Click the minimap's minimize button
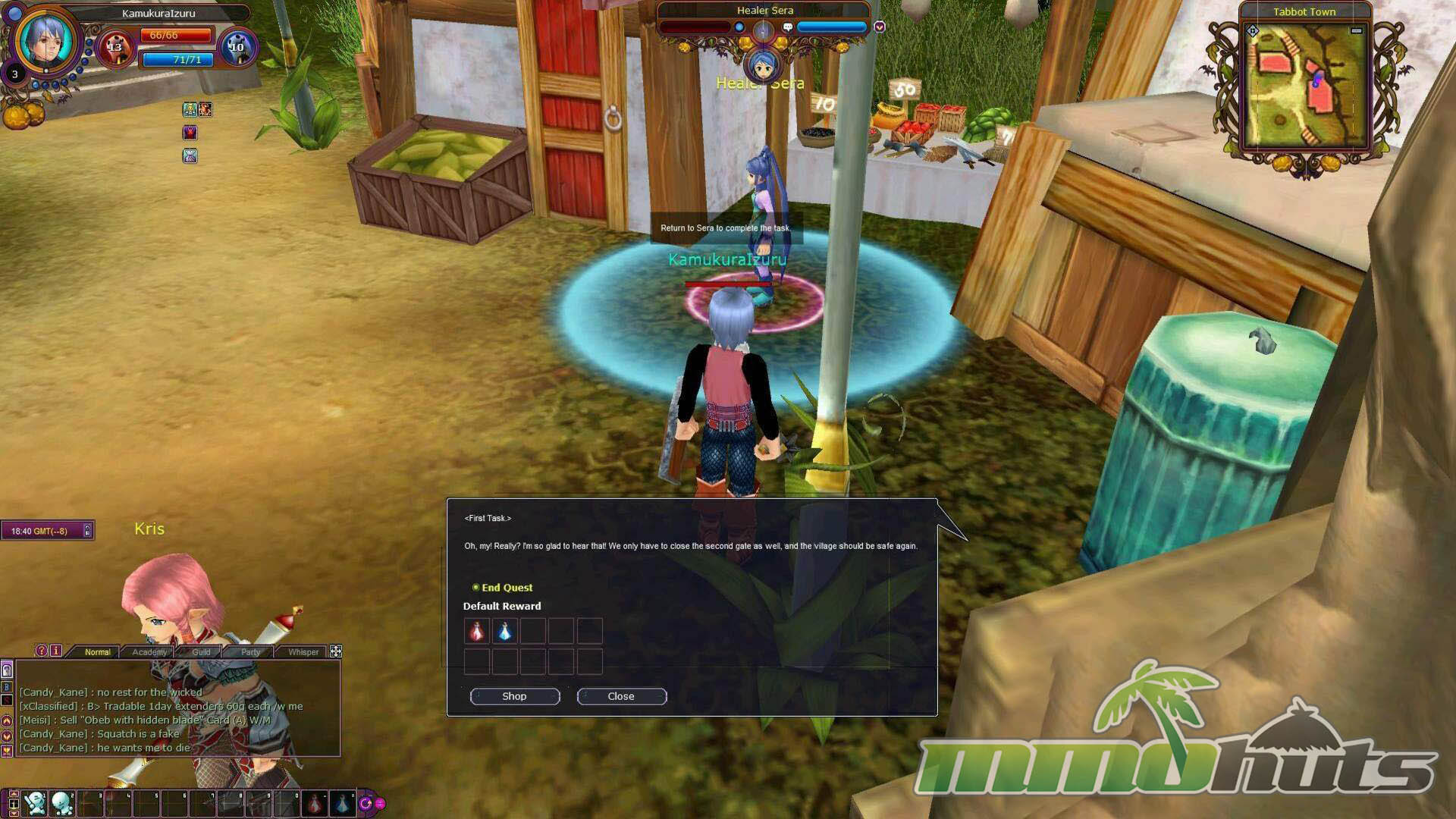 pos(1356,31)
